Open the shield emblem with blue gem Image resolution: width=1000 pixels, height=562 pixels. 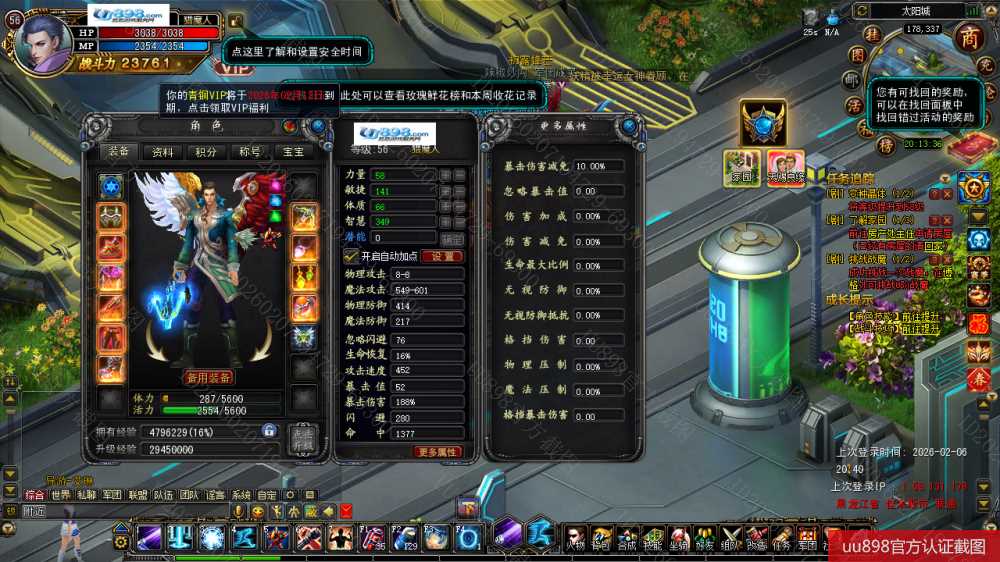point(763,122)
